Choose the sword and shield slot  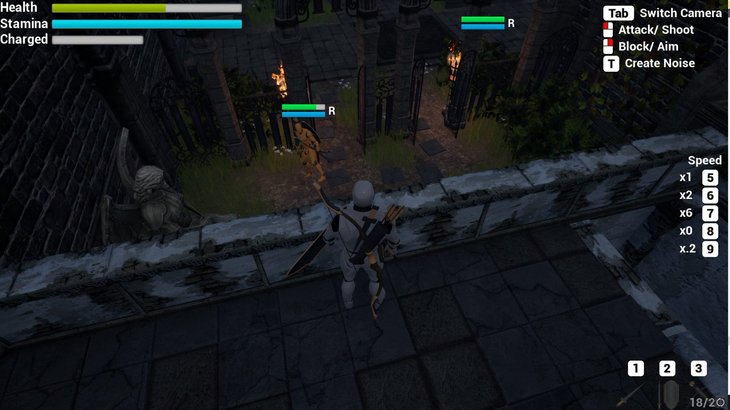(x=668, y=391)
